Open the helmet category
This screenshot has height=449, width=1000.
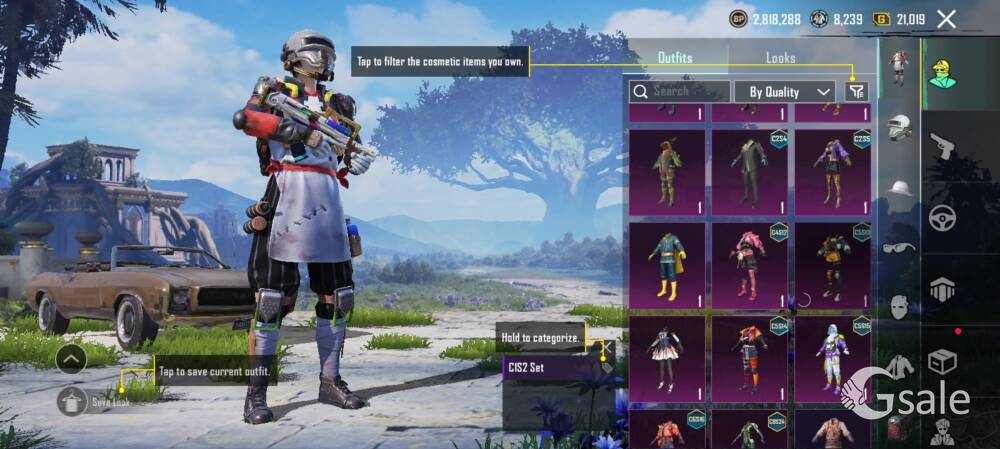tap(900, 127)
